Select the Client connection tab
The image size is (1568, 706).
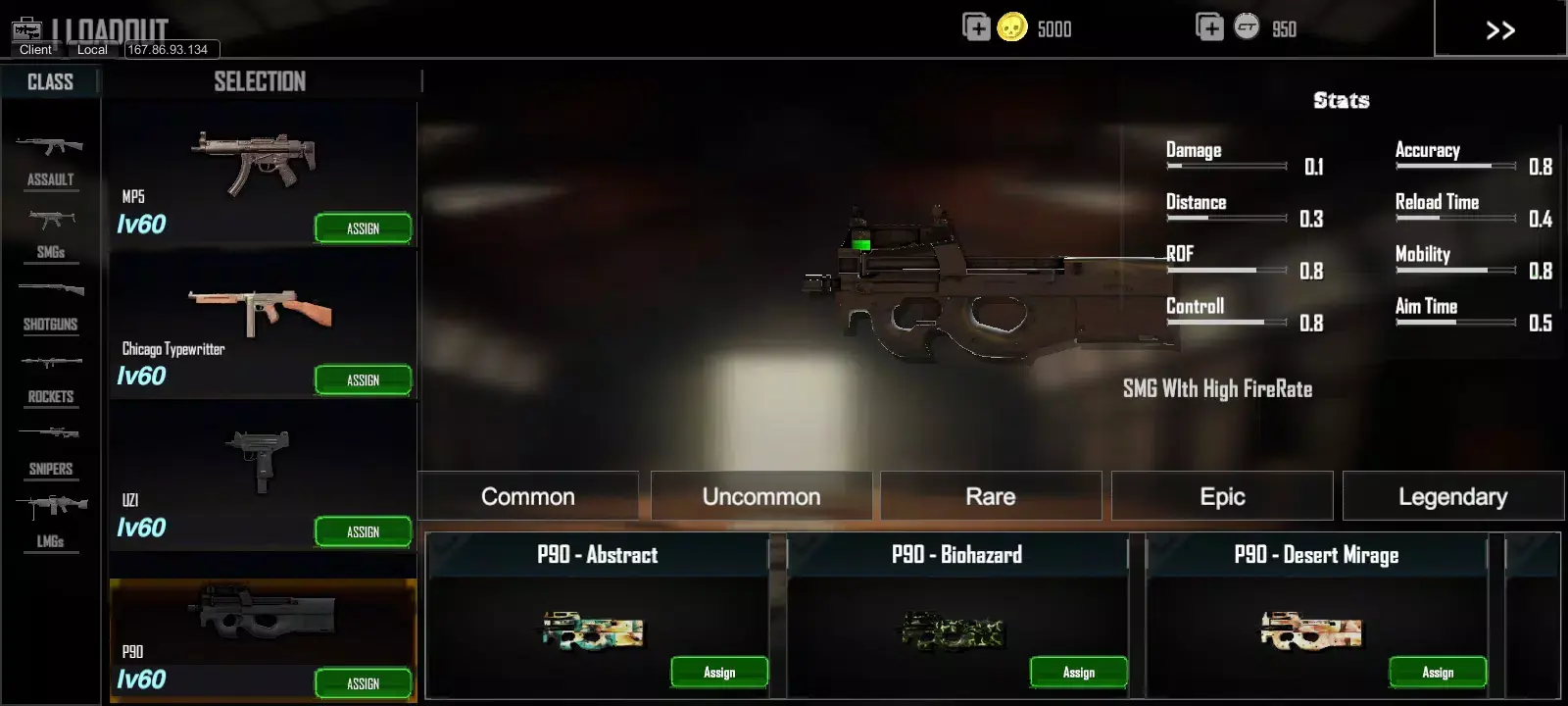pos(34,49)
